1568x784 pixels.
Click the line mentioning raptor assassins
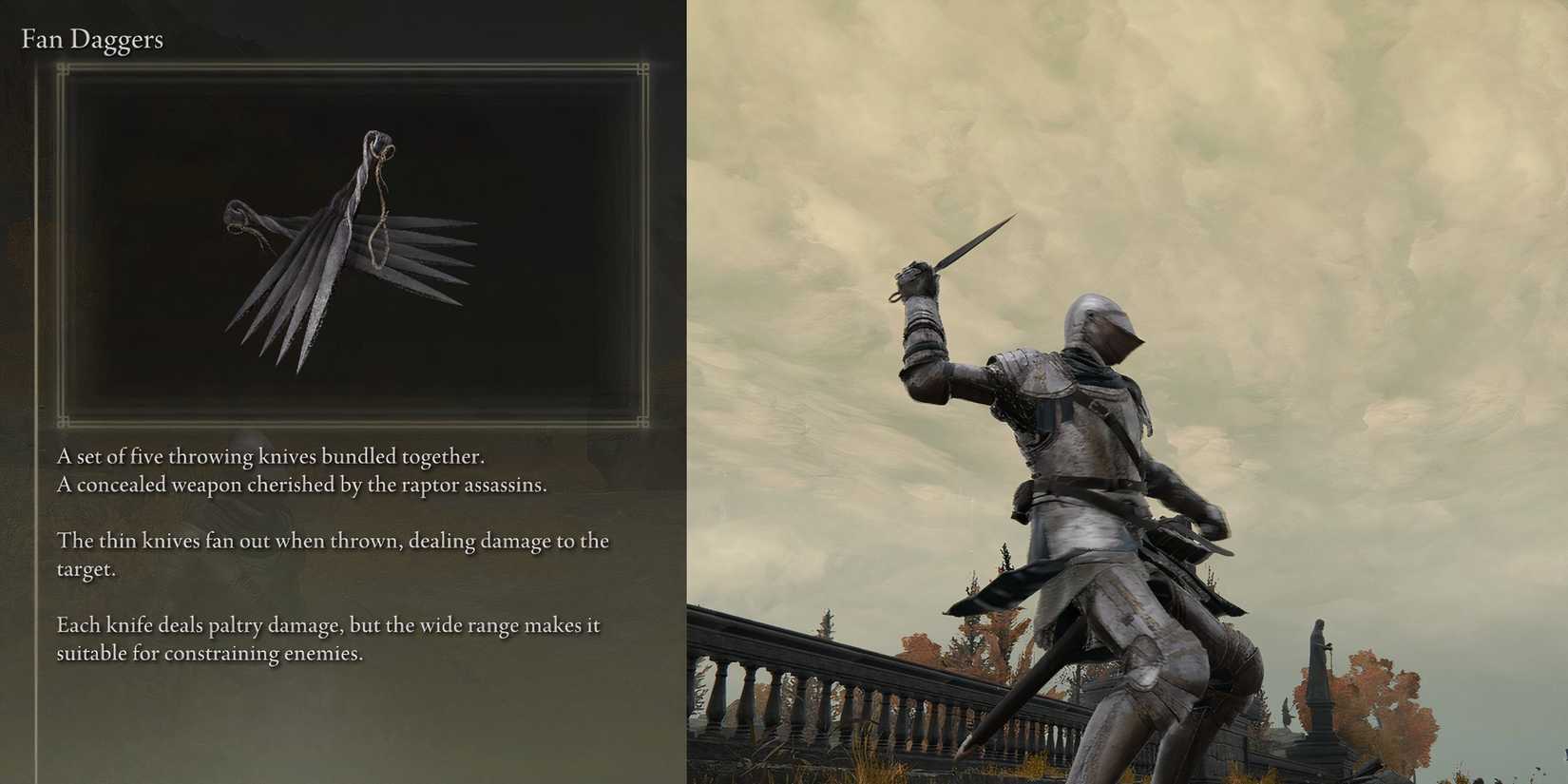coord(303,485)
